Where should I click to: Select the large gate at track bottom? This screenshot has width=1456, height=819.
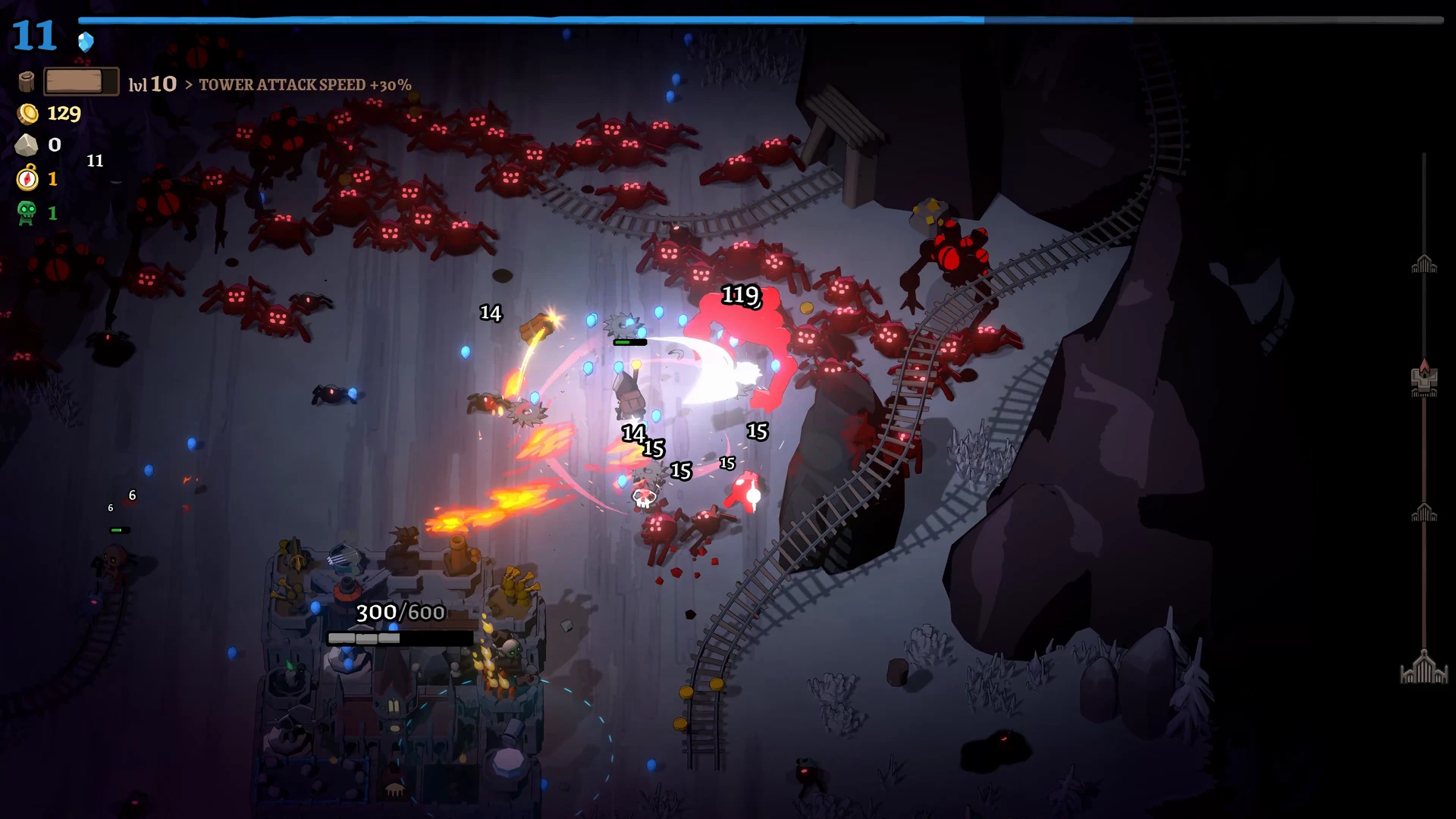tap(1424, 668)
